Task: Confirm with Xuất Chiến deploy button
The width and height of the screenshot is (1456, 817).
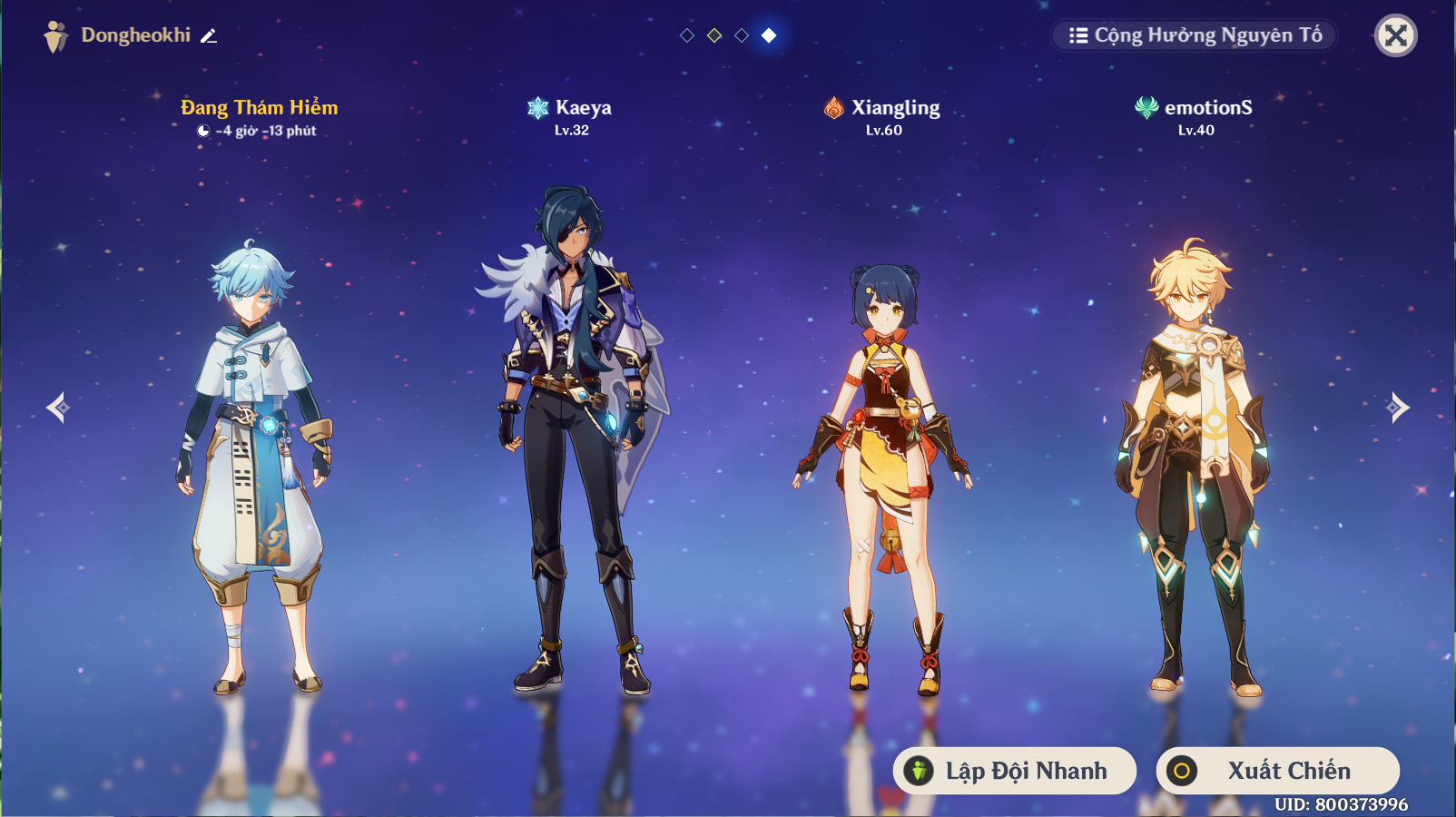Action: [1278, 771]
